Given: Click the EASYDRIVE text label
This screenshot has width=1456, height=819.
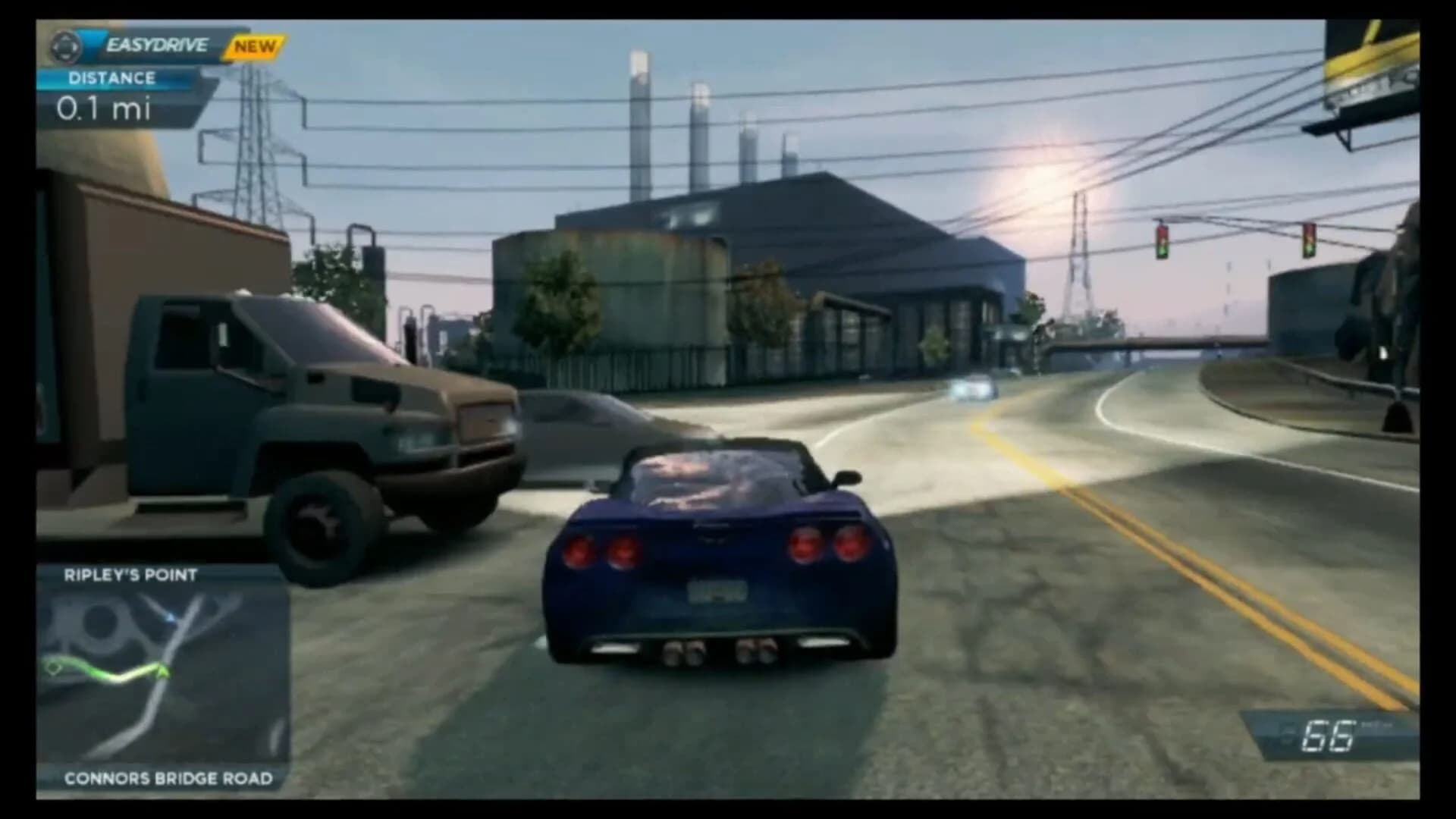Looking at the screenshot, I should [x=155, y=44].
